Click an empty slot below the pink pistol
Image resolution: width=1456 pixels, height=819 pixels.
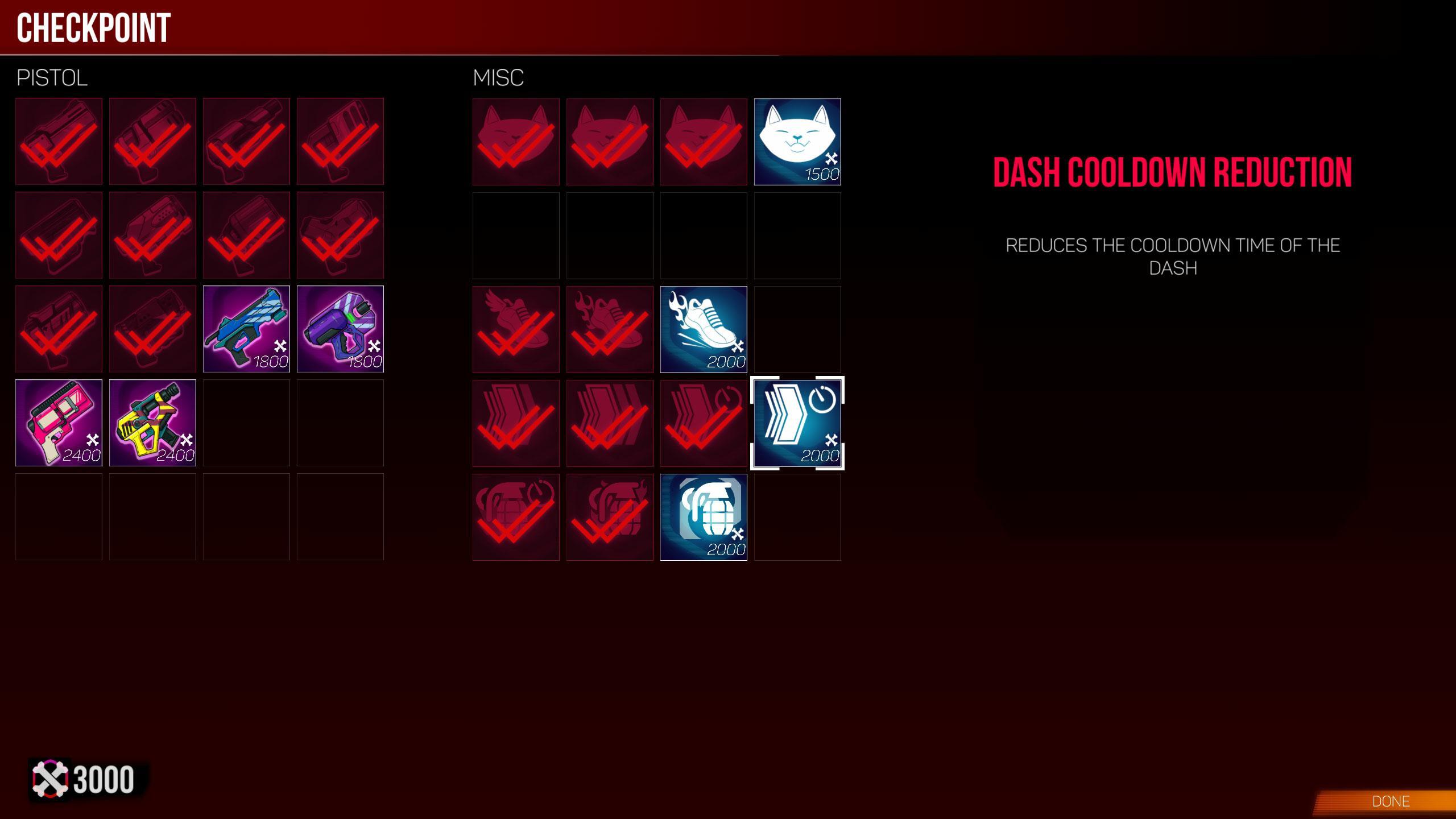click(60, 516)
